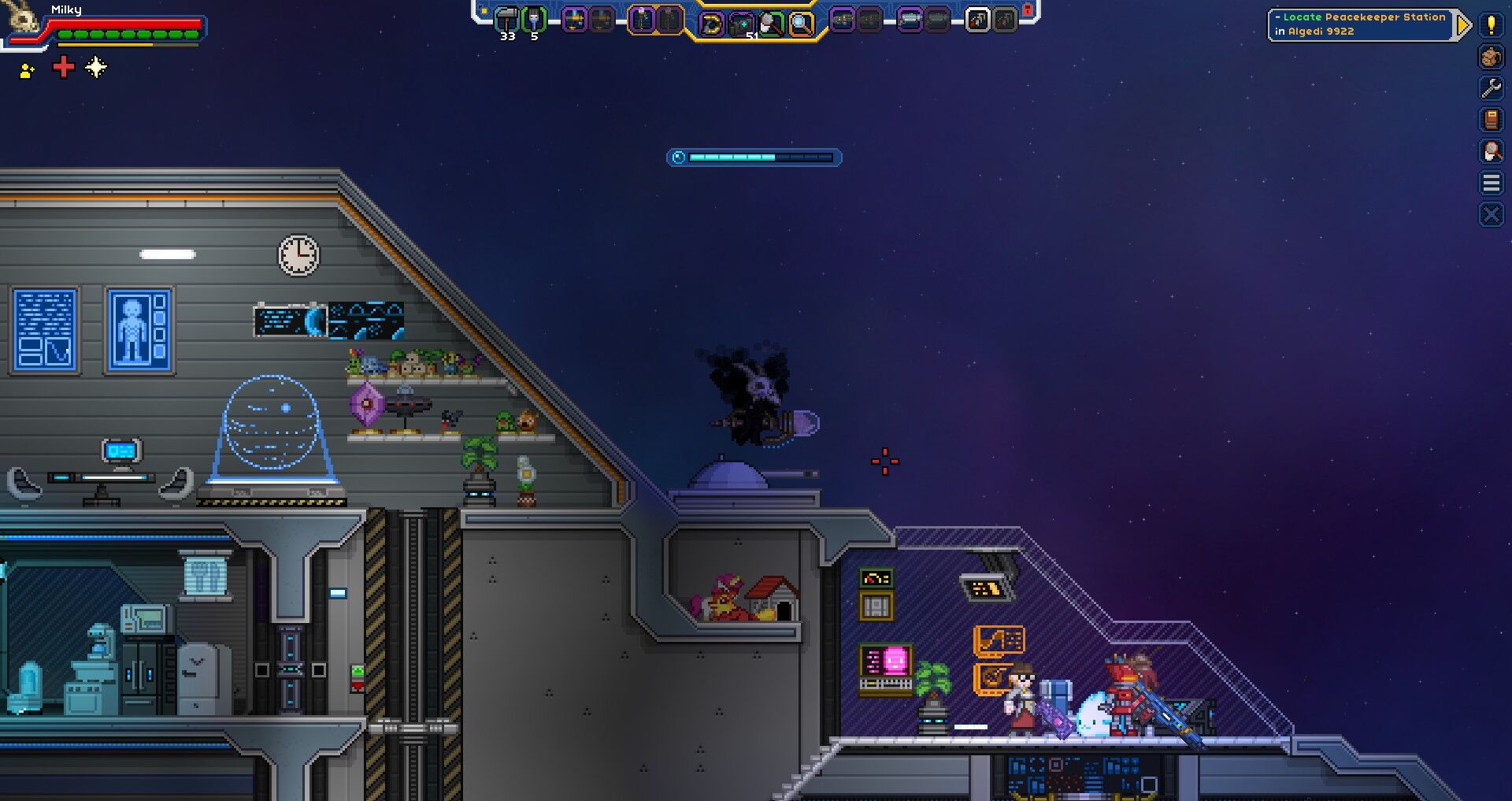The height and width of the screenshot is (801, 1512).
Task: Toggle the quest tracker arrow
Action: point(1463,24)
